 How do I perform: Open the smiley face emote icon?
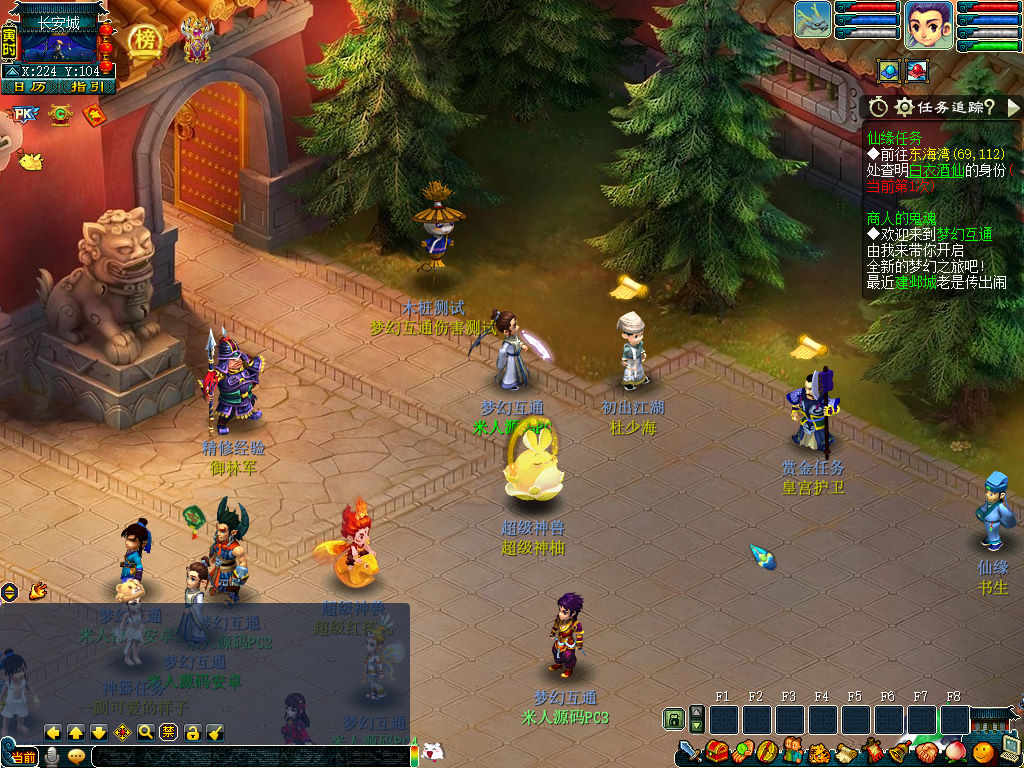pos(984,750)
